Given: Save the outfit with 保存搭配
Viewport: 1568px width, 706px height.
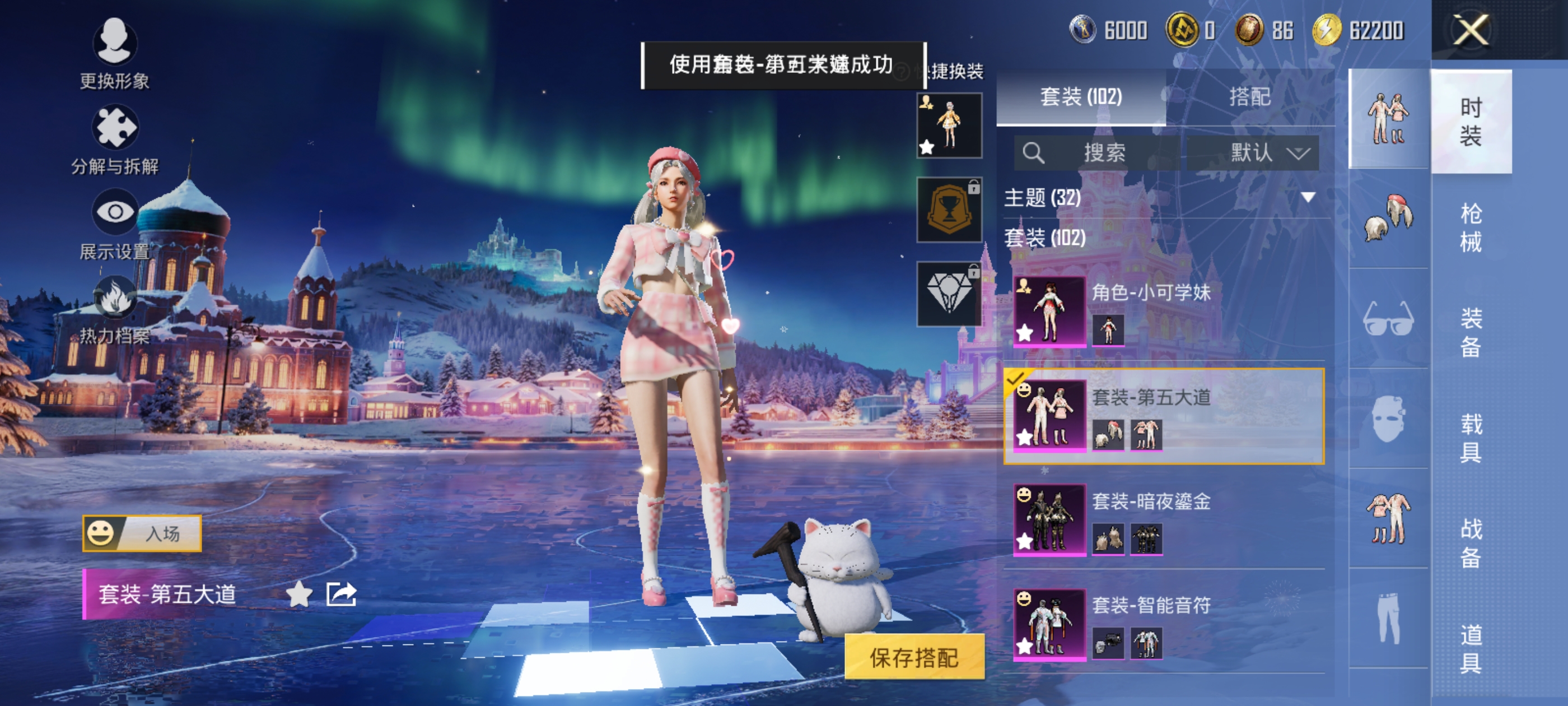Looking at the screenshot, I should click(x=914, y=657).
